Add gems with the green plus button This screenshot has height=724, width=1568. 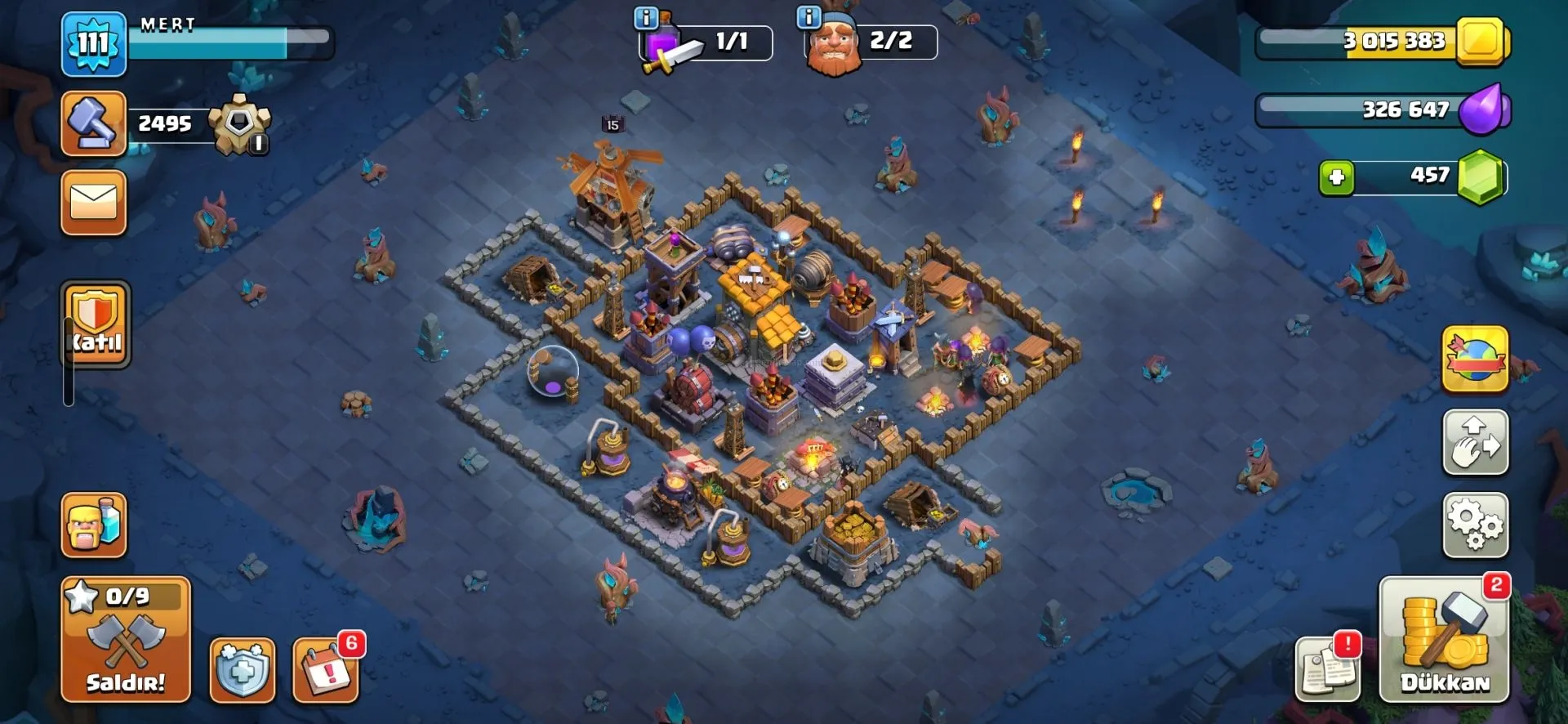click(1337, 177)
